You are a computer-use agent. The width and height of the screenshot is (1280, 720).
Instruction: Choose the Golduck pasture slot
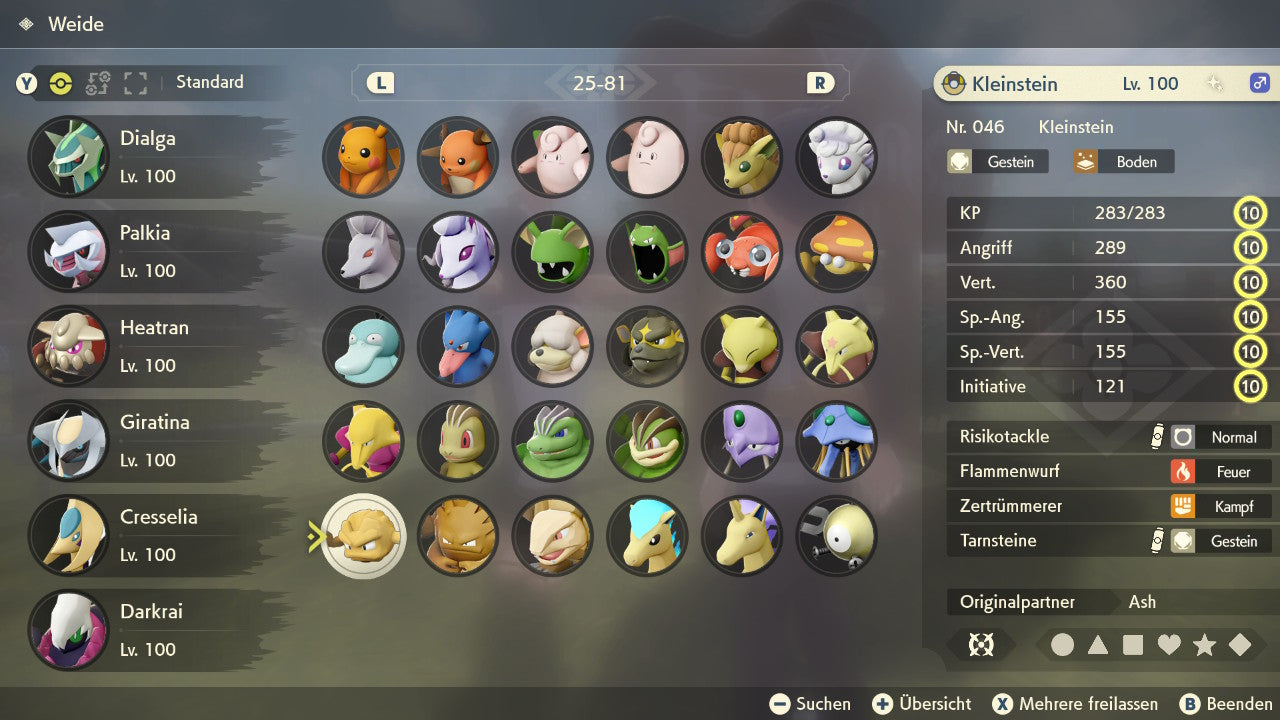click(458, 346)
